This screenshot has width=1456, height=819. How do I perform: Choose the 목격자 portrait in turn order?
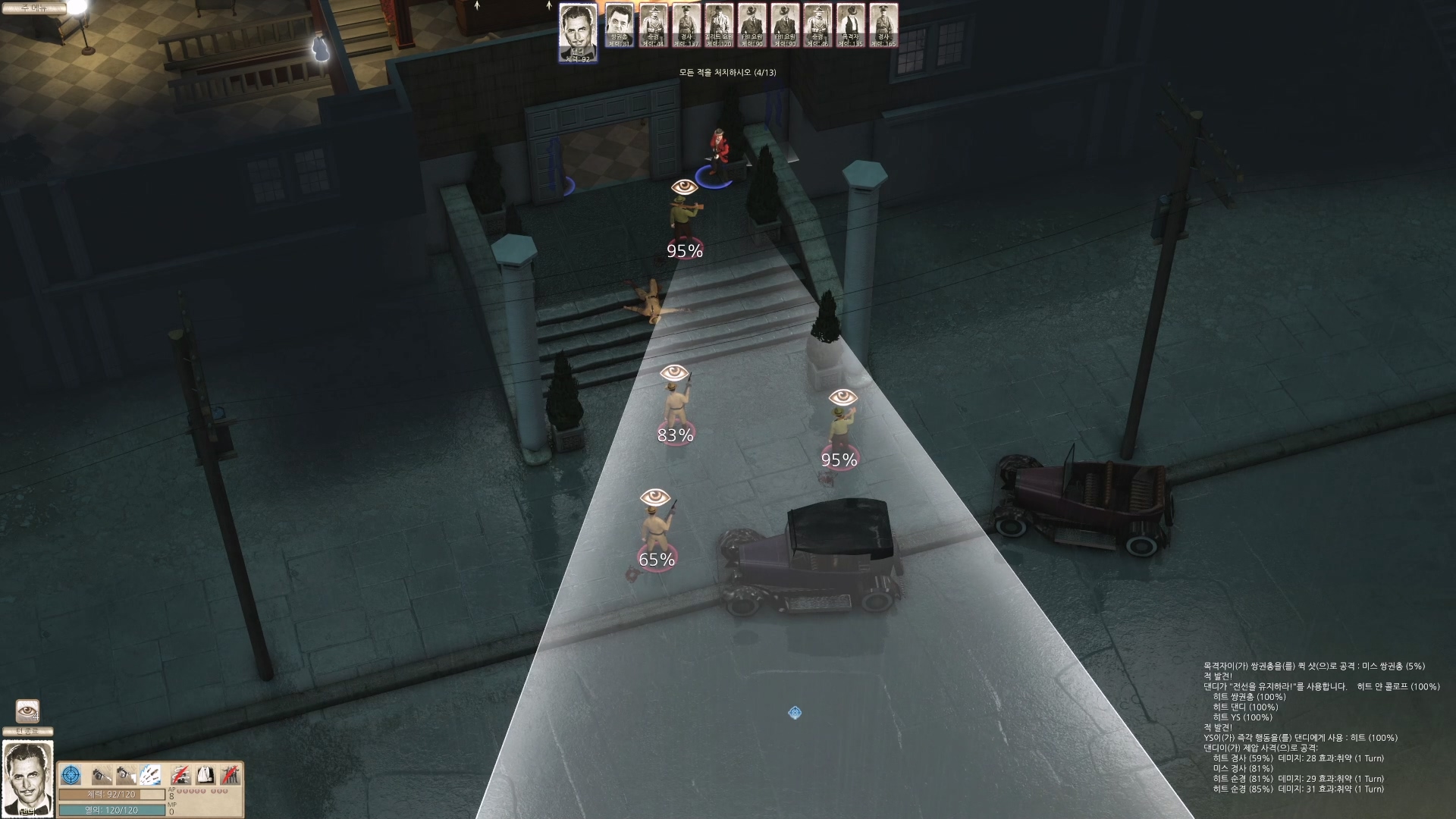(x=850, y=26)
